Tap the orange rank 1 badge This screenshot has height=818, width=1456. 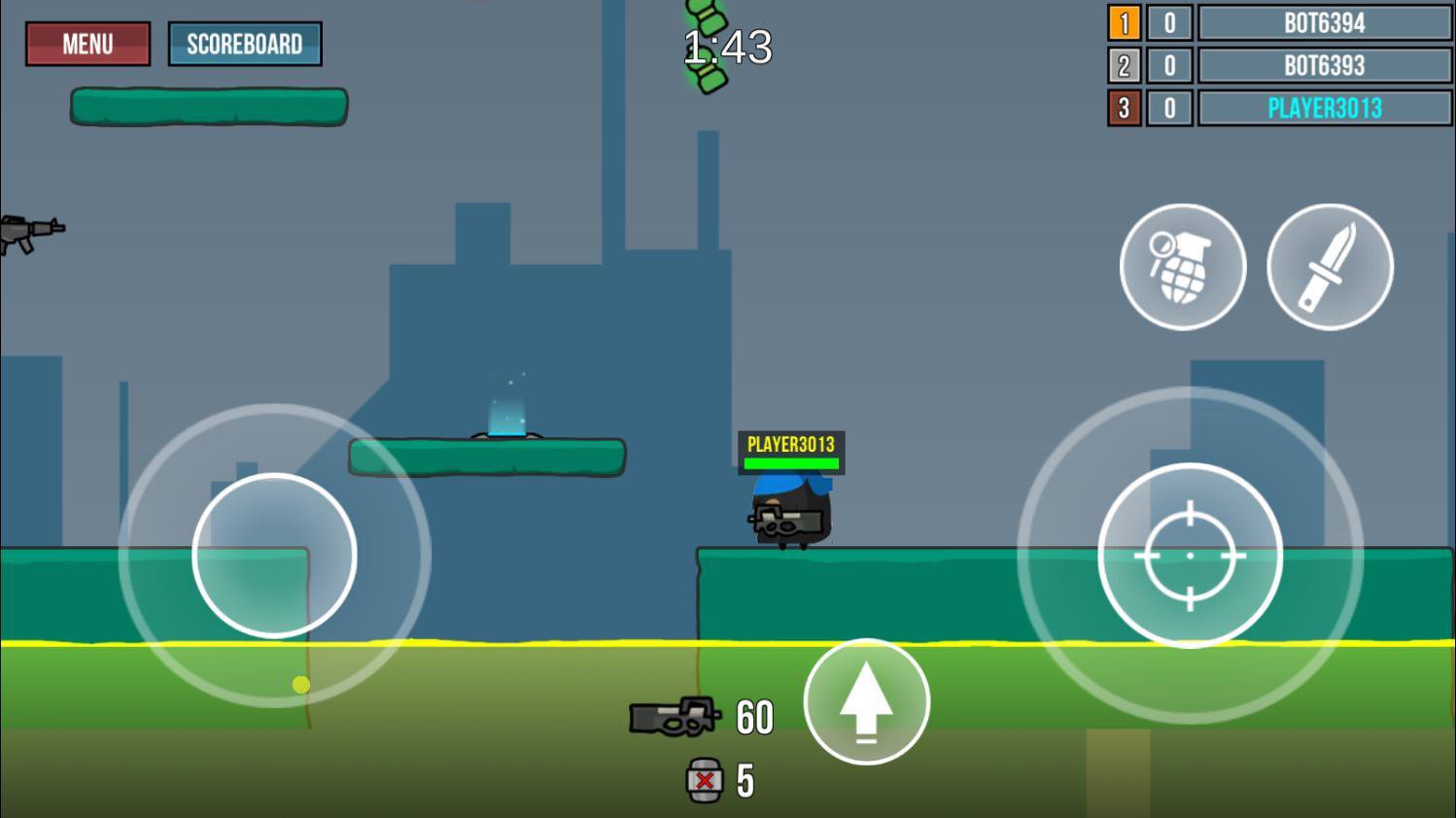coord(1125,22)
